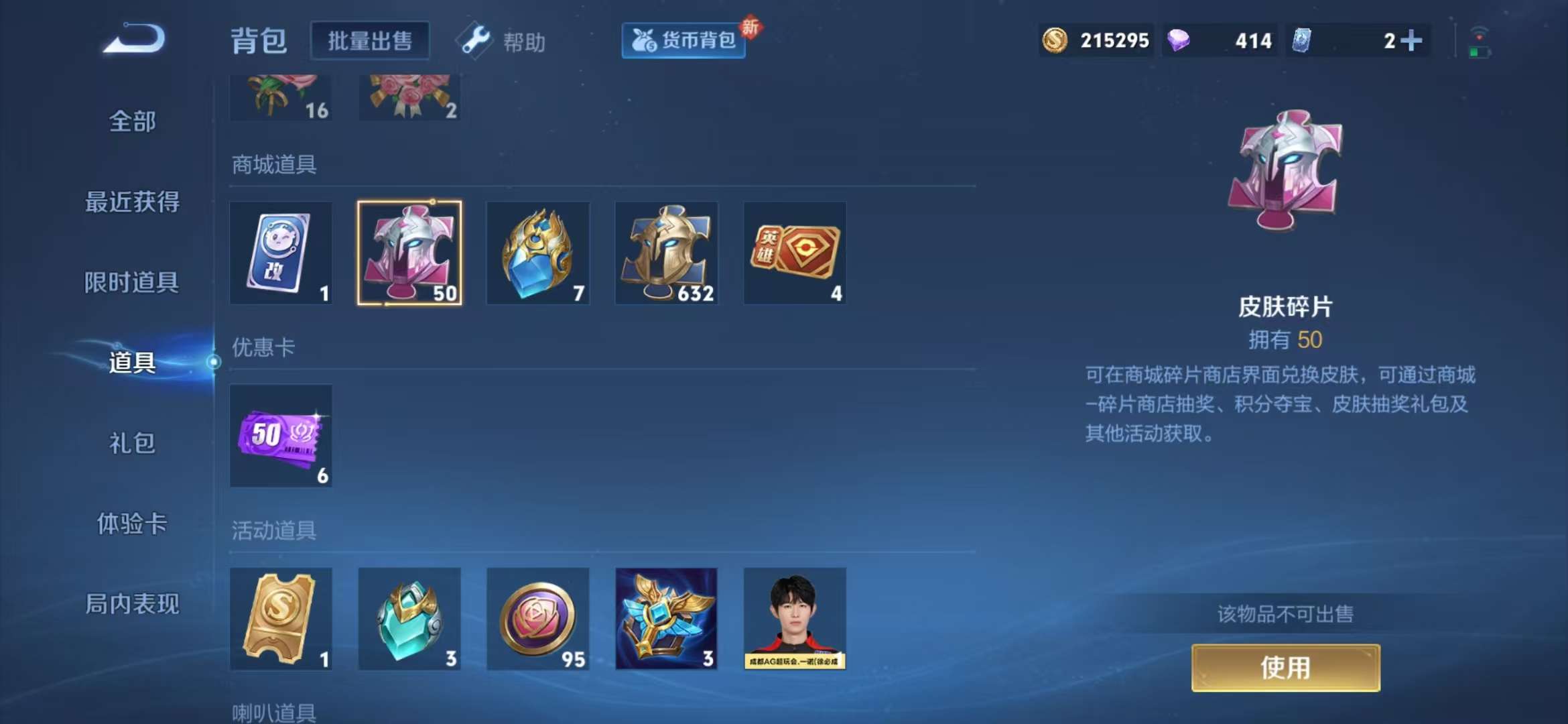
Task: Select the purple 50 discount coupon
Action: click(x=281, y=436)
